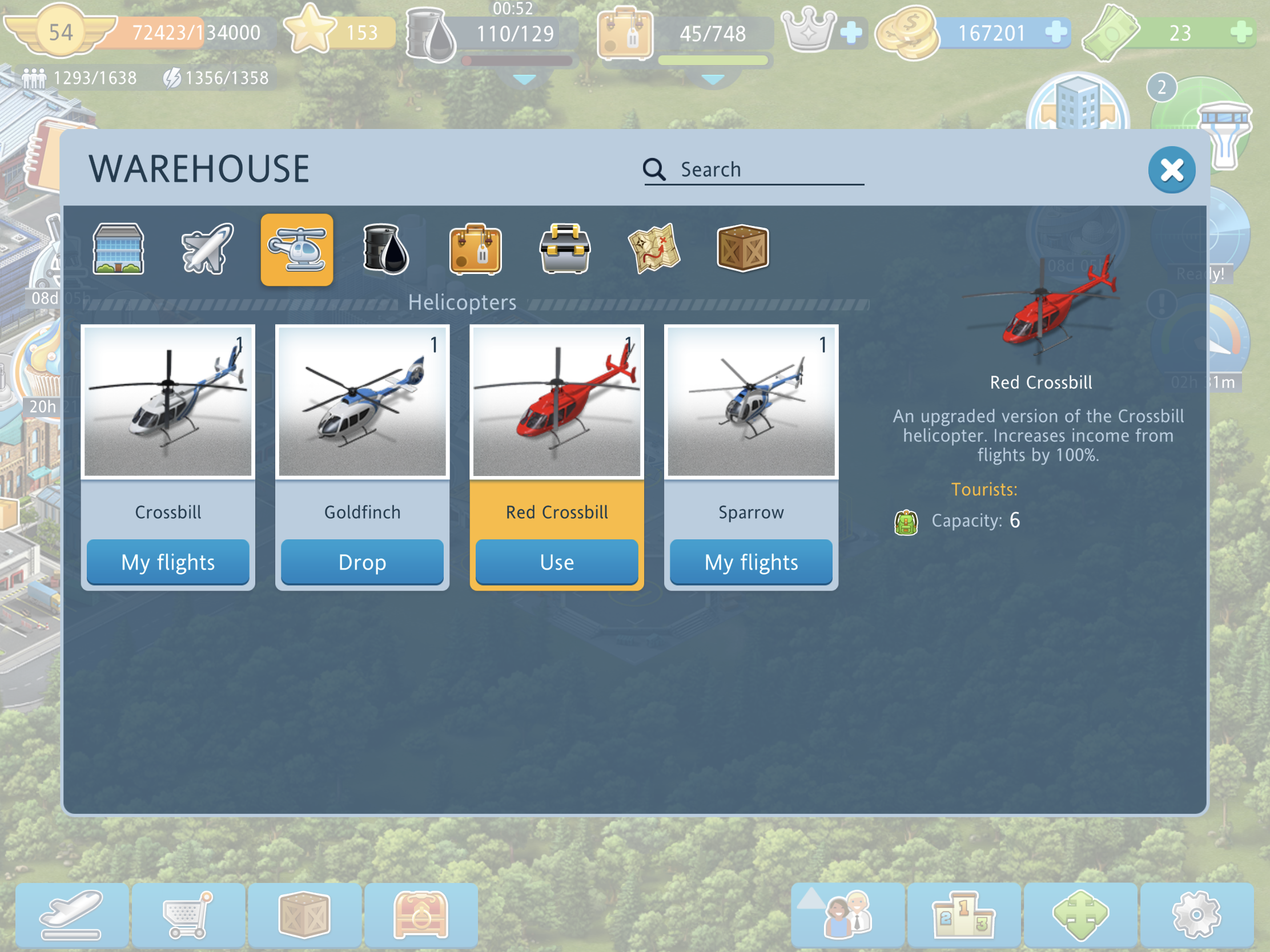Open the orange suitcase category
The width and height of the screenshot is (1270, 952).
point(475,249)
